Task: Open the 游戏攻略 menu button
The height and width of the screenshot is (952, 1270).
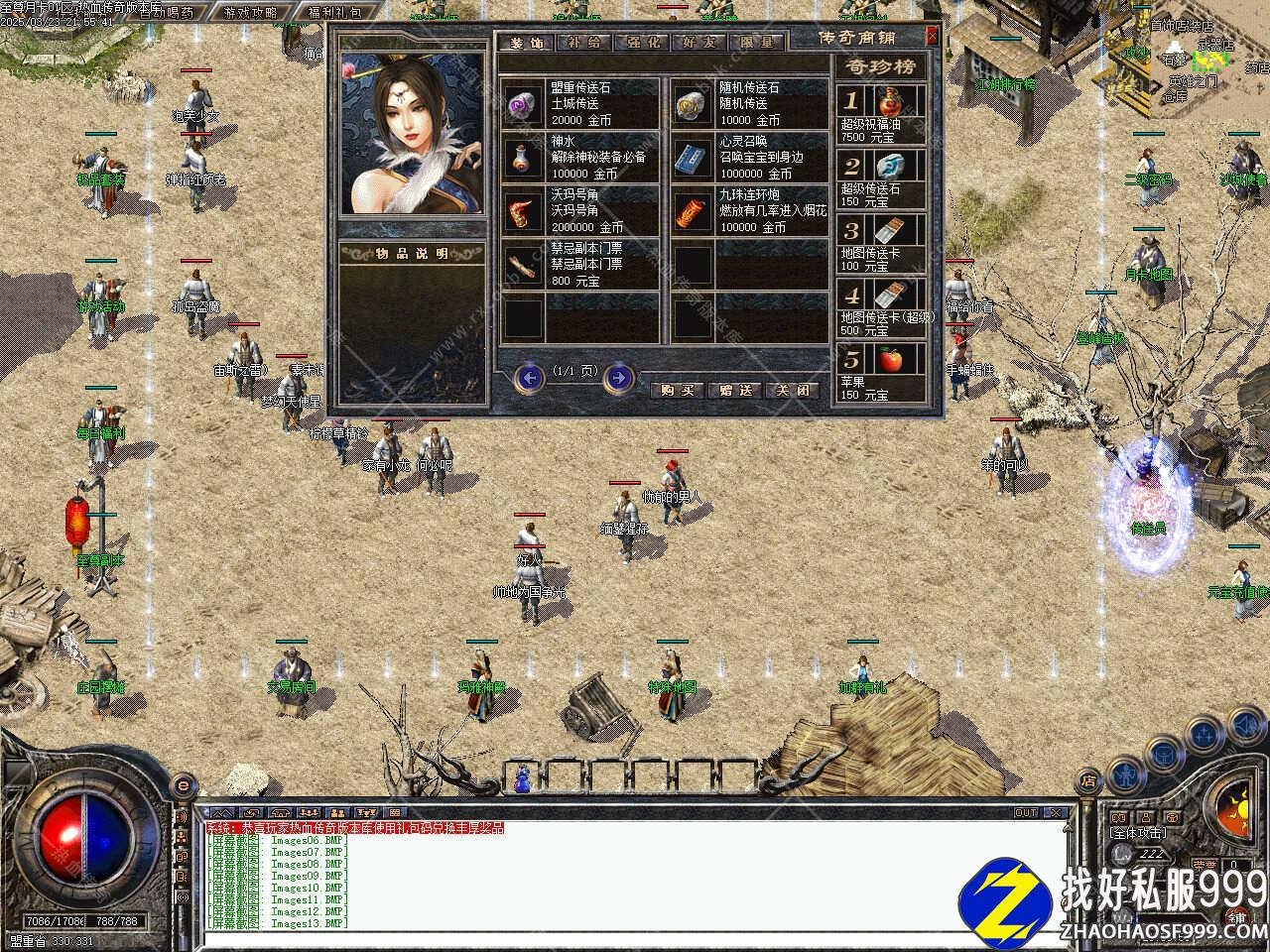Action: click(250, 13)
